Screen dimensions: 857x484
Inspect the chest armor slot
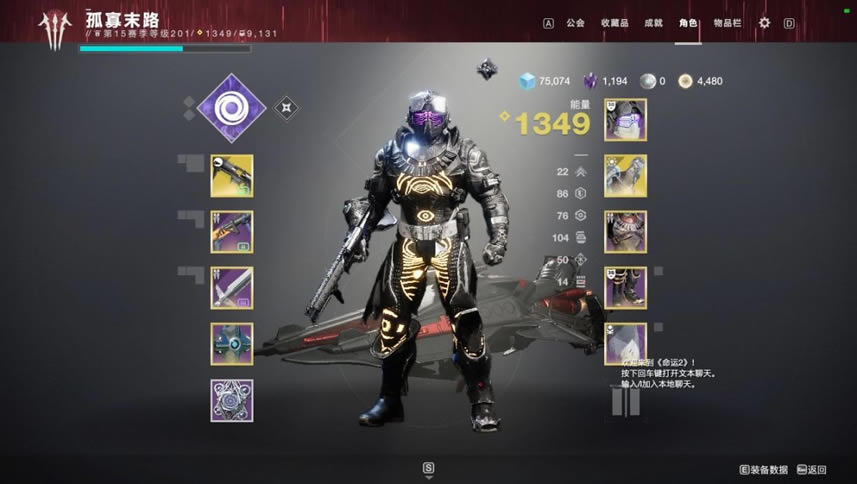625,232
